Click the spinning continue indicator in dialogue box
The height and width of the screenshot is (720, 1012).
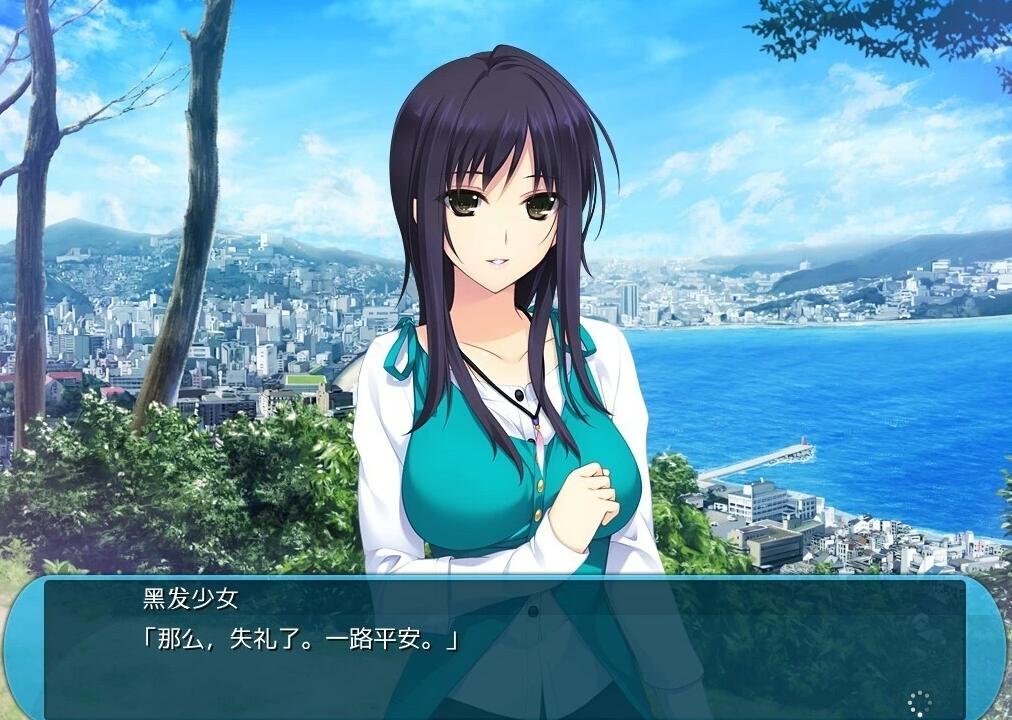point(919,702)
